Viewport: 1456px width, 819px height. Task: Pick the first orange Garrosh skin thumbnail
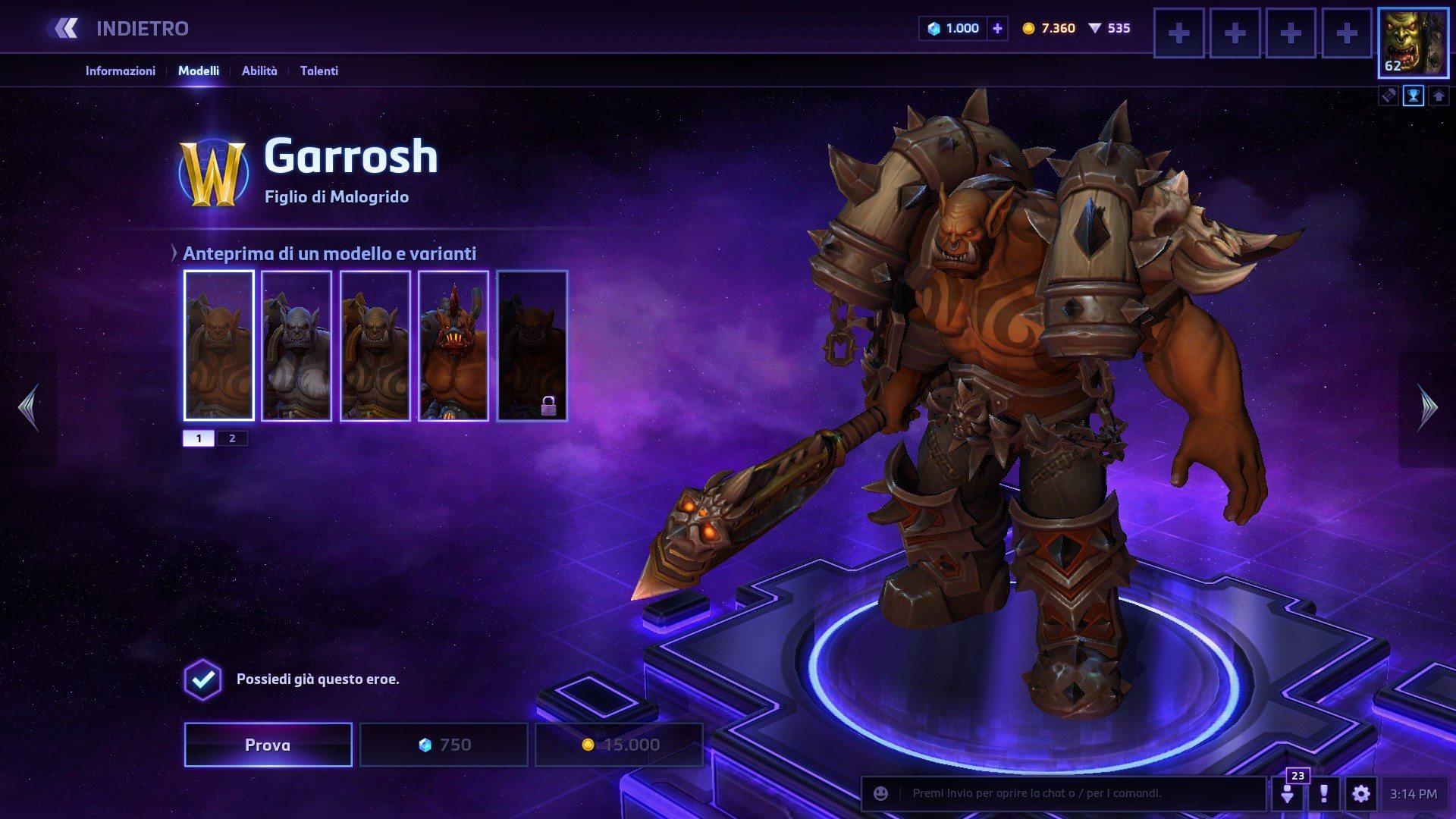click(x=218, y=345)
